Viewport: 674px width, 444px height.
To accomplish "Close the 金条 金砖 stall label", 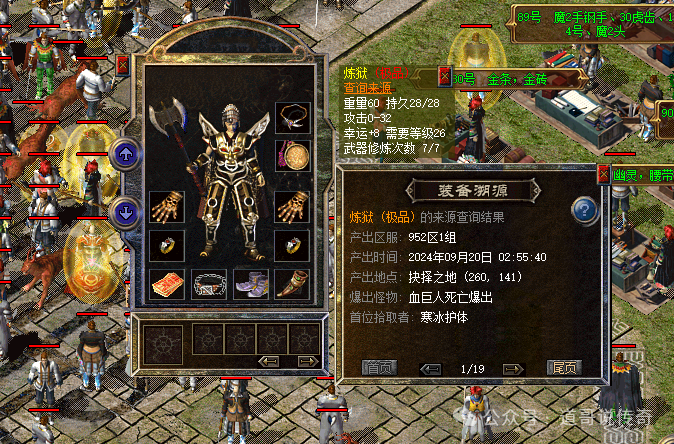I will tap(445, 75).
